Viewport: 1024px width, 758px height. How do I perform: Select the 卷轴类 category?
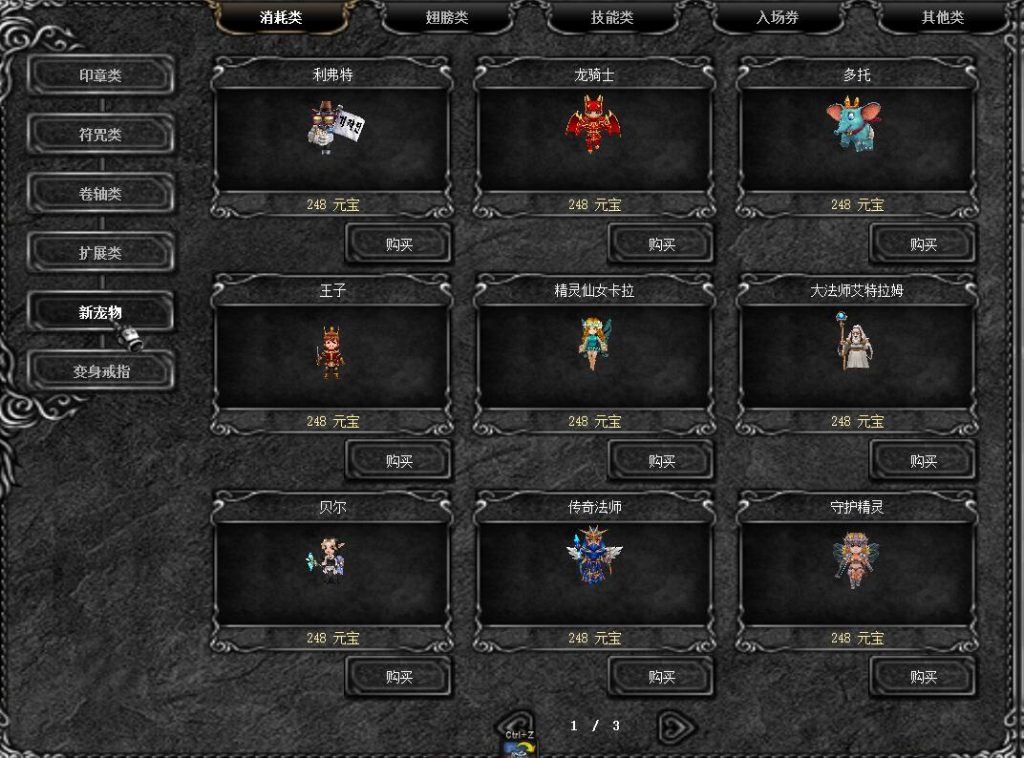click(100, 194)
